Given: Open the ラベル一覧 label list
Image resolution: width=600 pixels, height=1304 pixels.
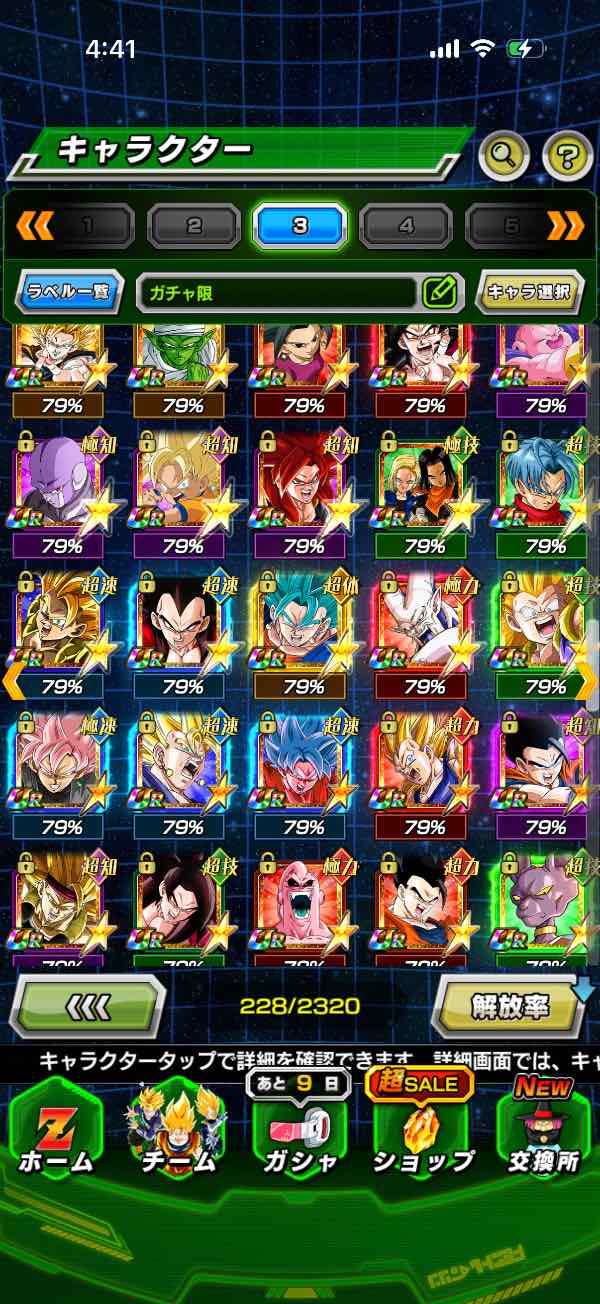Looking at the screenshot, I should [x=70, y=293].
